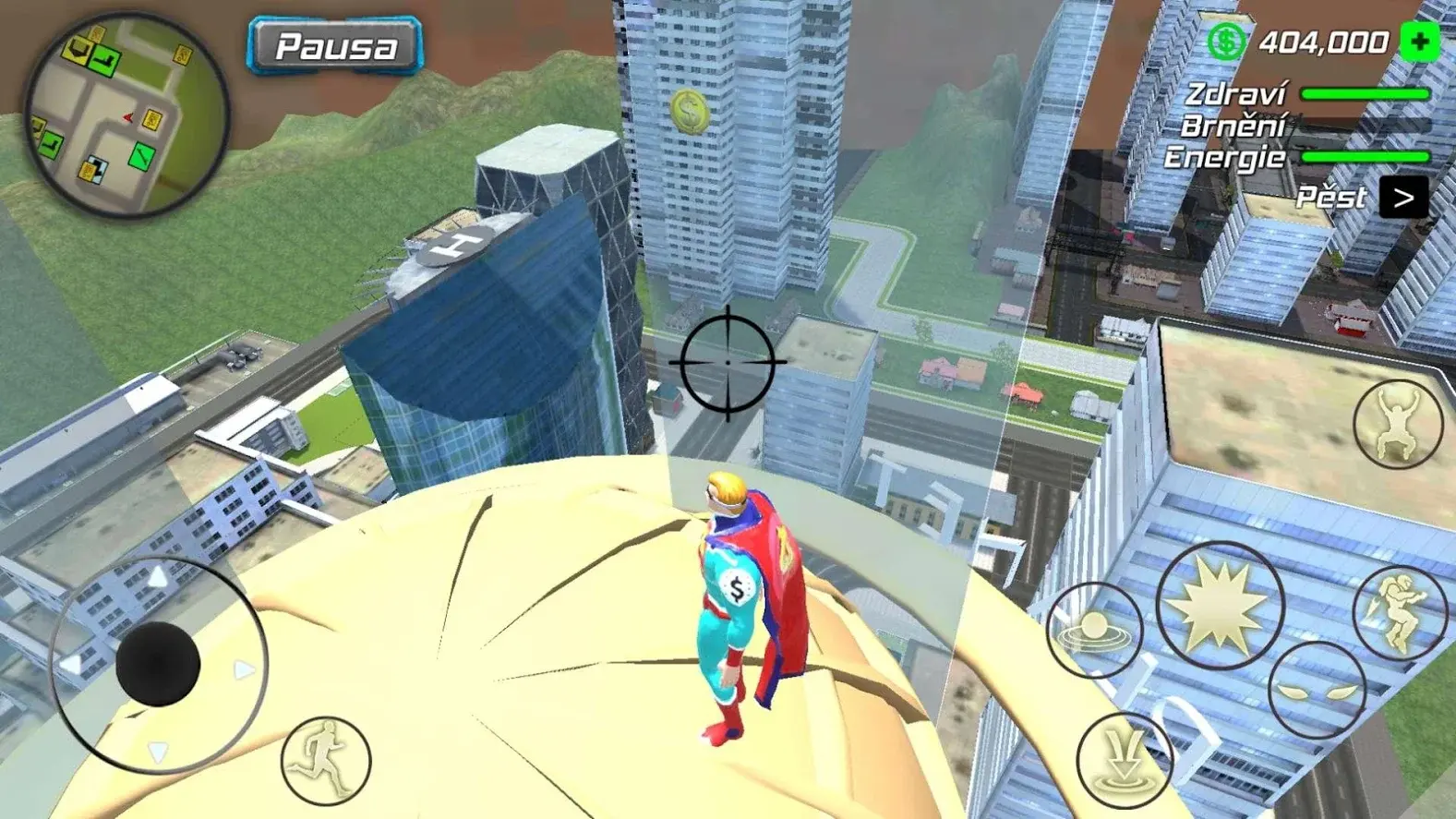Attack with the starburst punch button
This screenshot has width=1456, height=819.
[1219, 606]
